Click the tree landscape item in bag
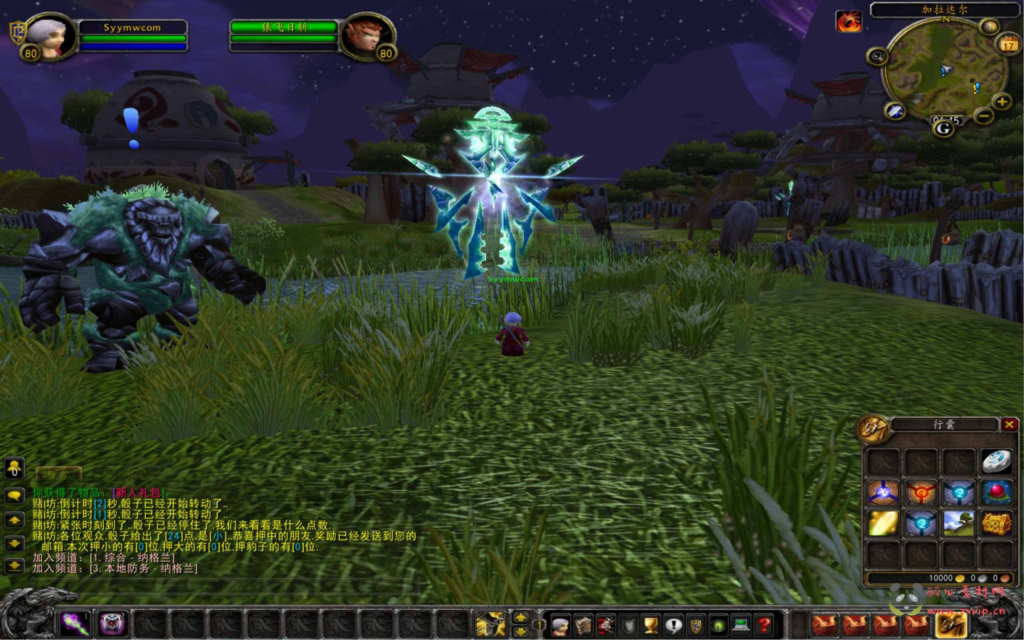 click(958, 523)
